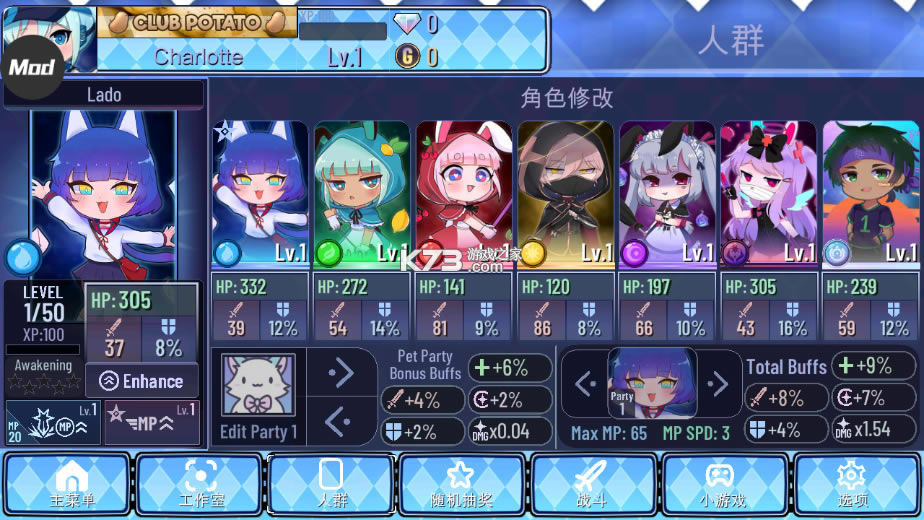Open the 主菜单 home menu
The height and width of the screenshot is (520, 924).
[x=66, y=483]
